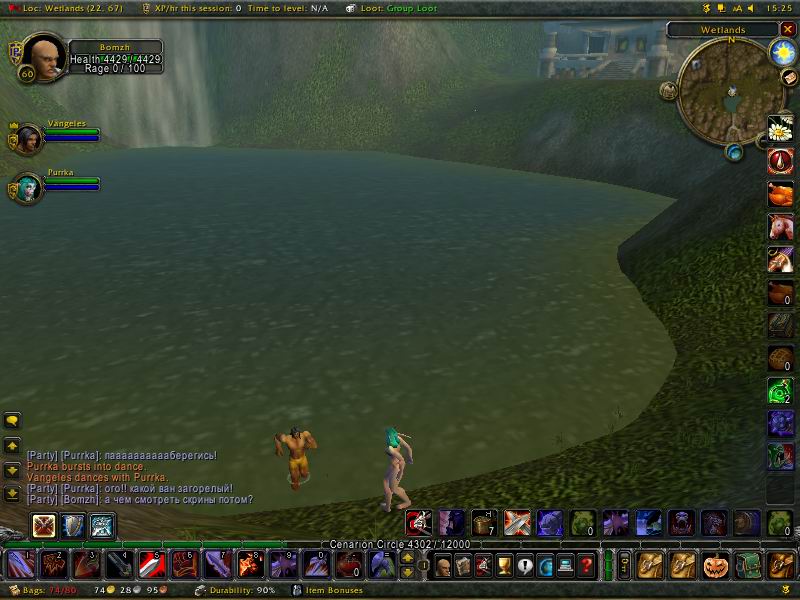Select party member Purrka's portrait
Viewport: 800px width, 600px height.
[28, 187]
